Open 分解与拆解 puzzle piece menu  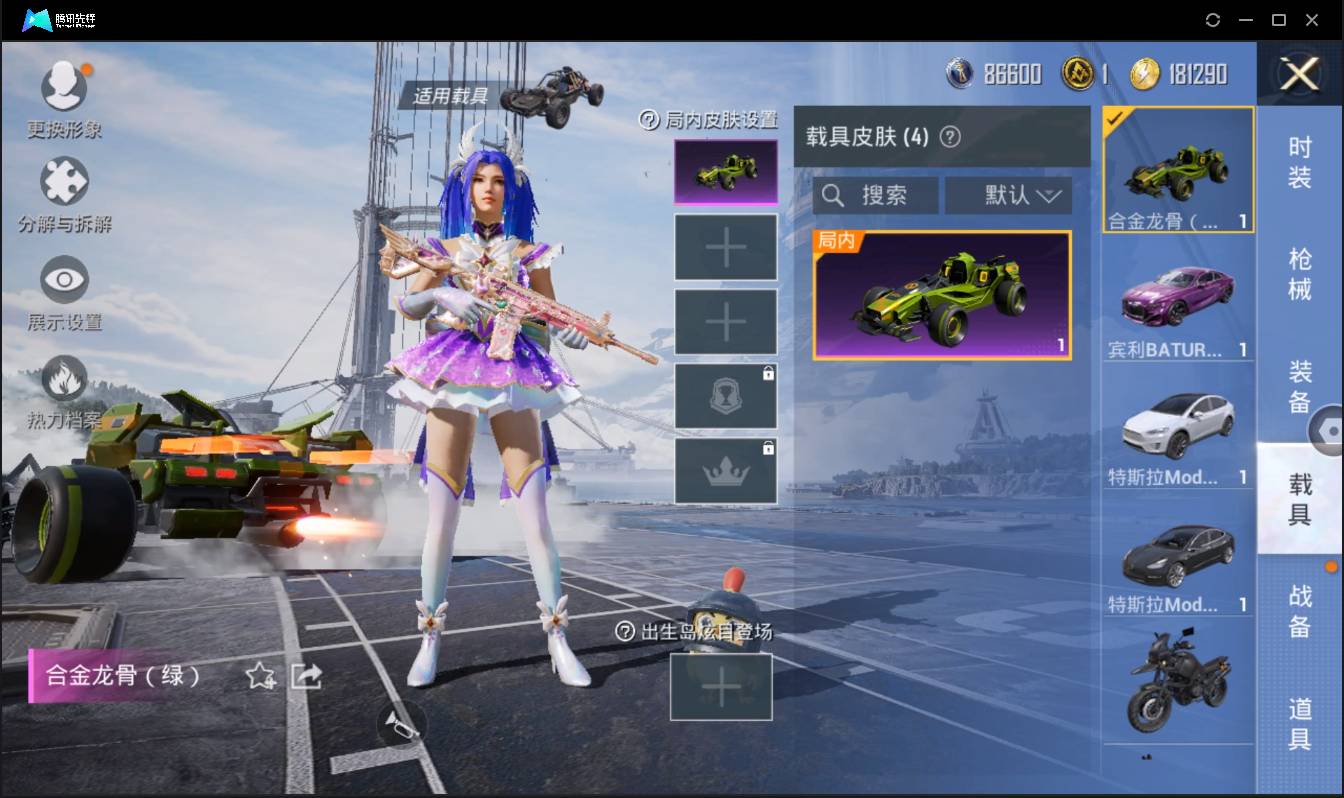point(64,184)
